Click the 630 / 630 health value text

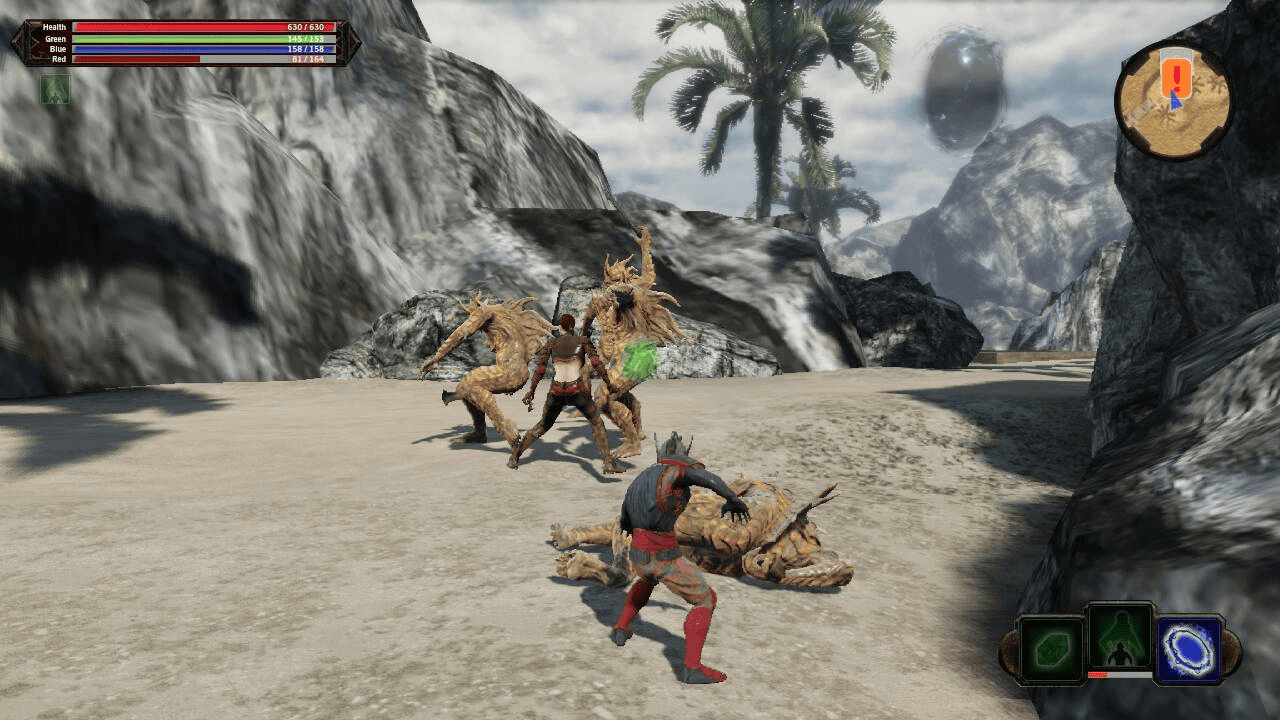[305, 27]
